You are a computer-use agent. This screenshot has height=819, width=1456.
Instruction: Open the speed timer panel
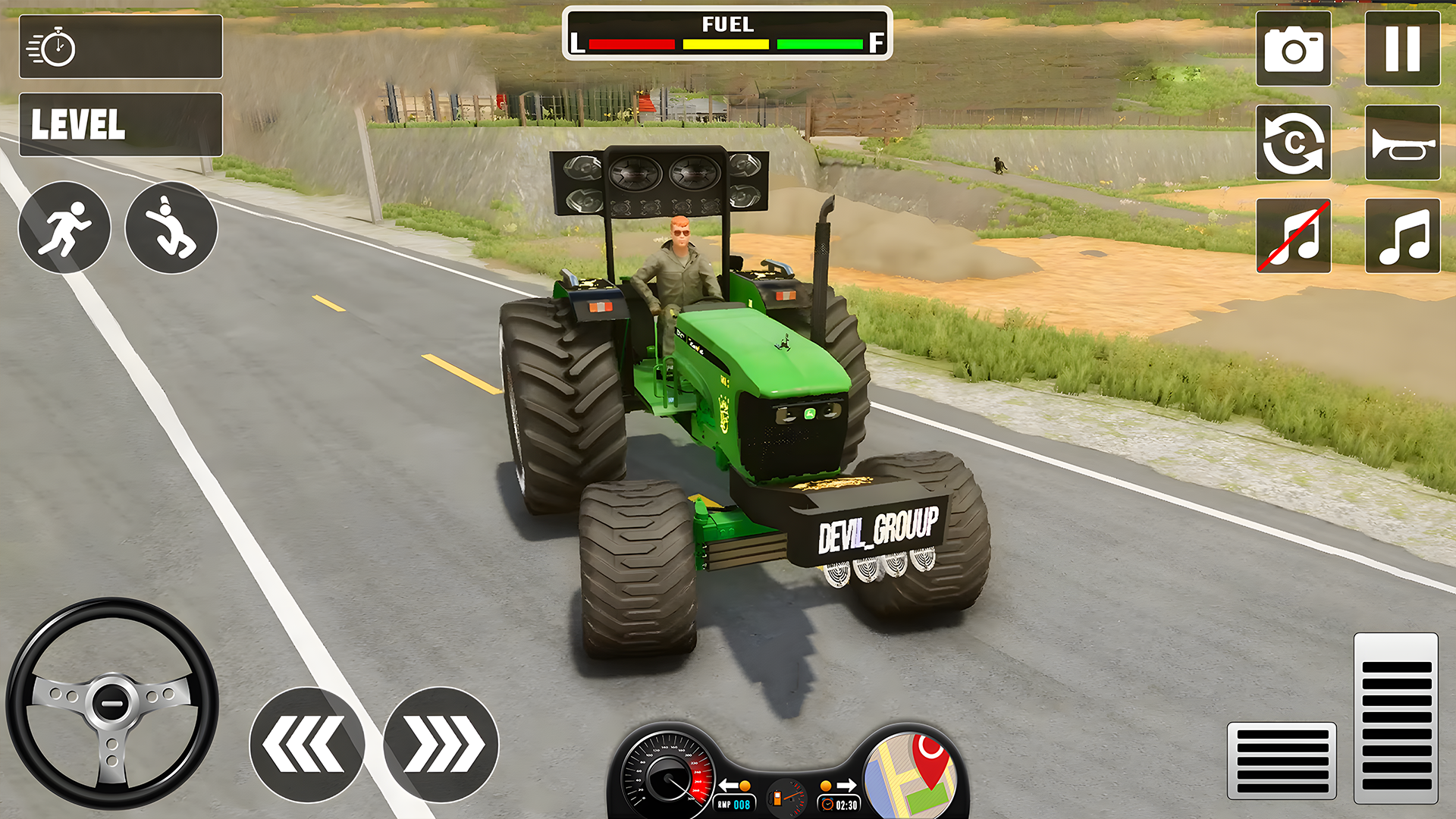tap(121, 46)
